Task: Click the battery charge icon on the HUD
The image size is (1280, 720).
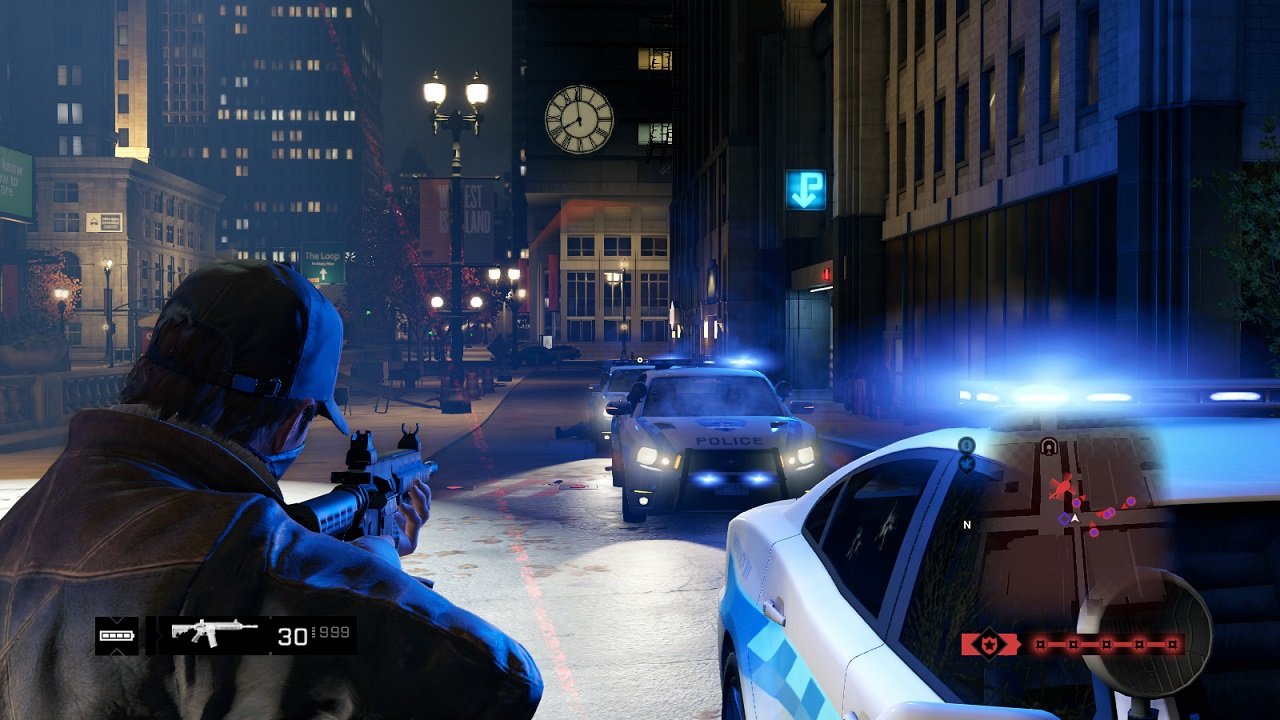Action: click(116, 636)
